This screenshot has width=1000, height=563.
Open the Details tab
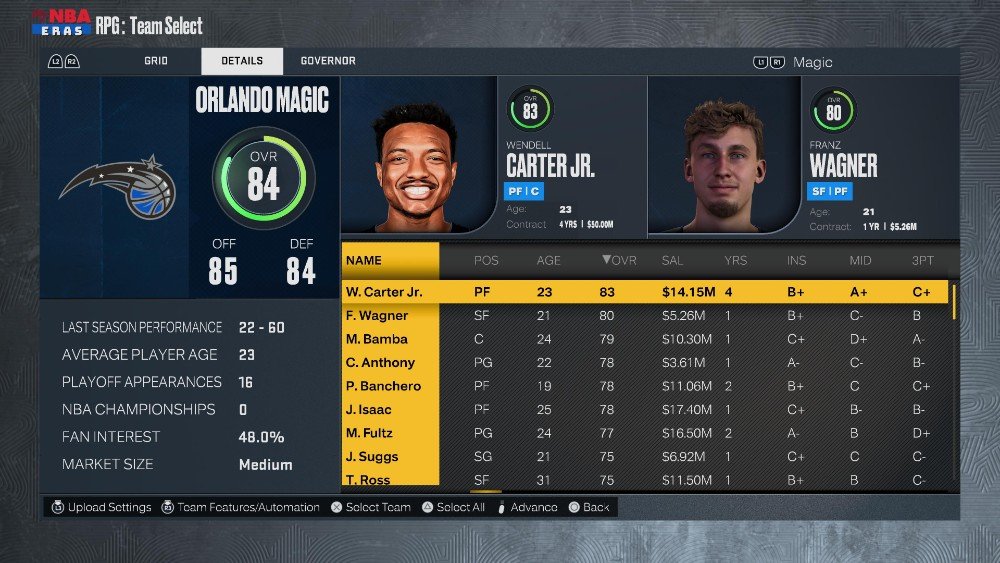coord(242,61)
